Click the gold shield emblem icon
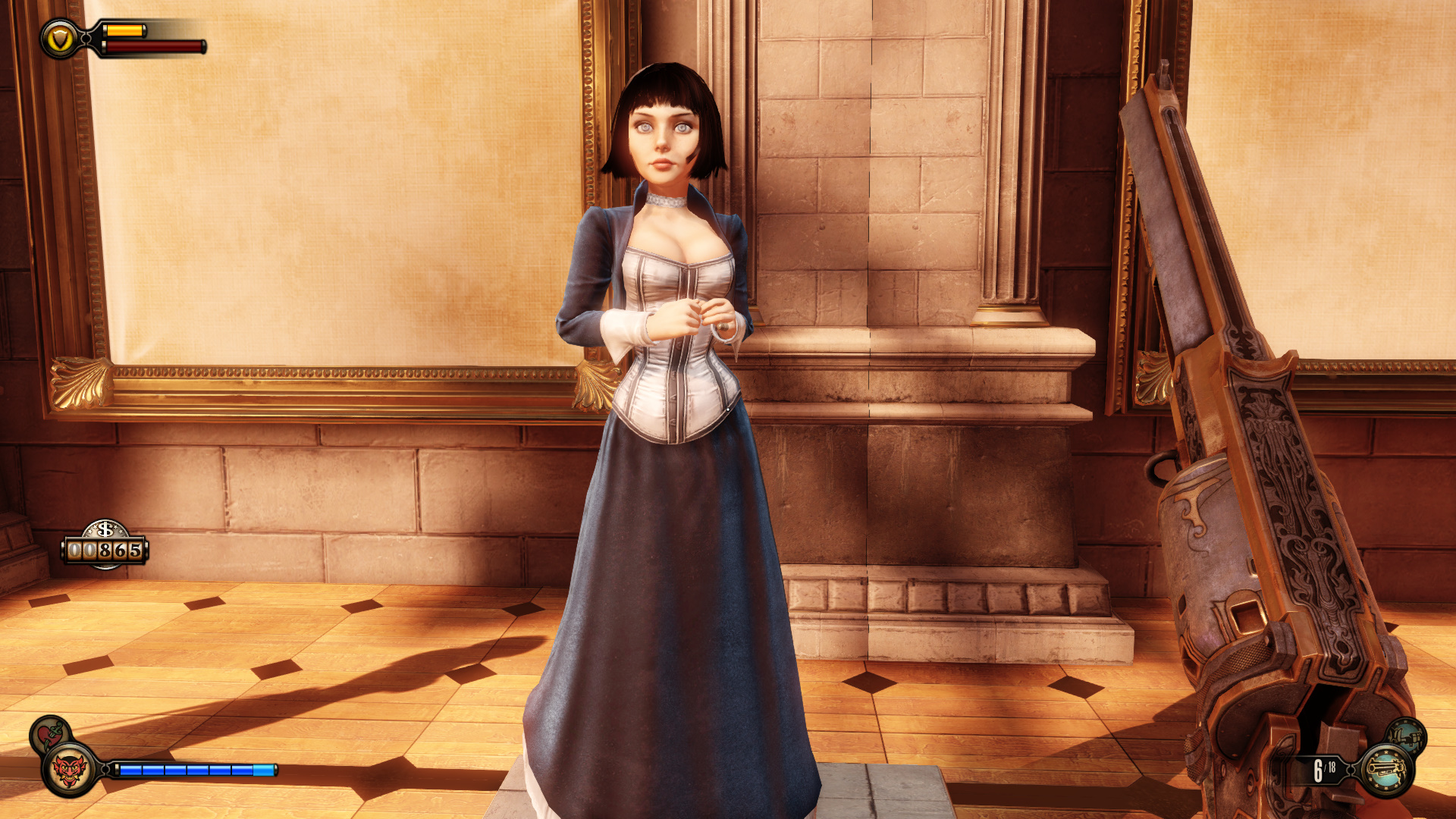The height and width of the screenshot is (819, 1456). [x=59, y=39]
